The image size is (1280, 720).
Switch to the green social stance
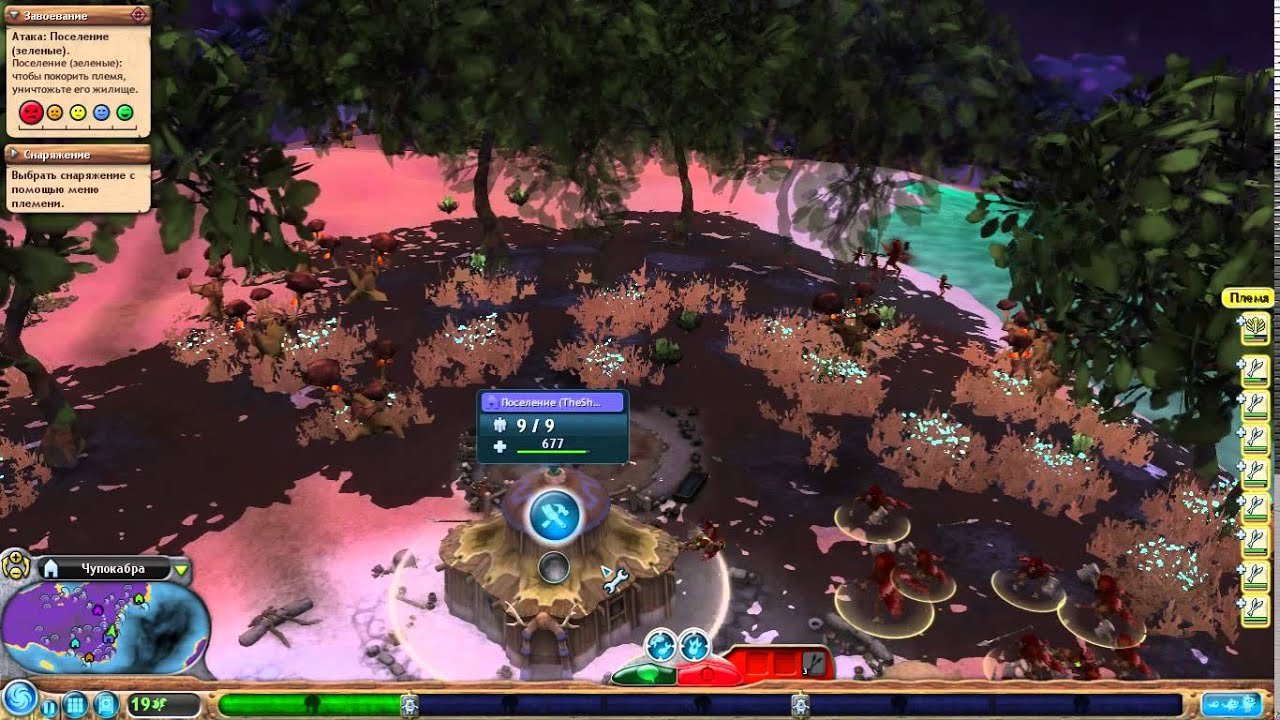[x=645, y=673]
